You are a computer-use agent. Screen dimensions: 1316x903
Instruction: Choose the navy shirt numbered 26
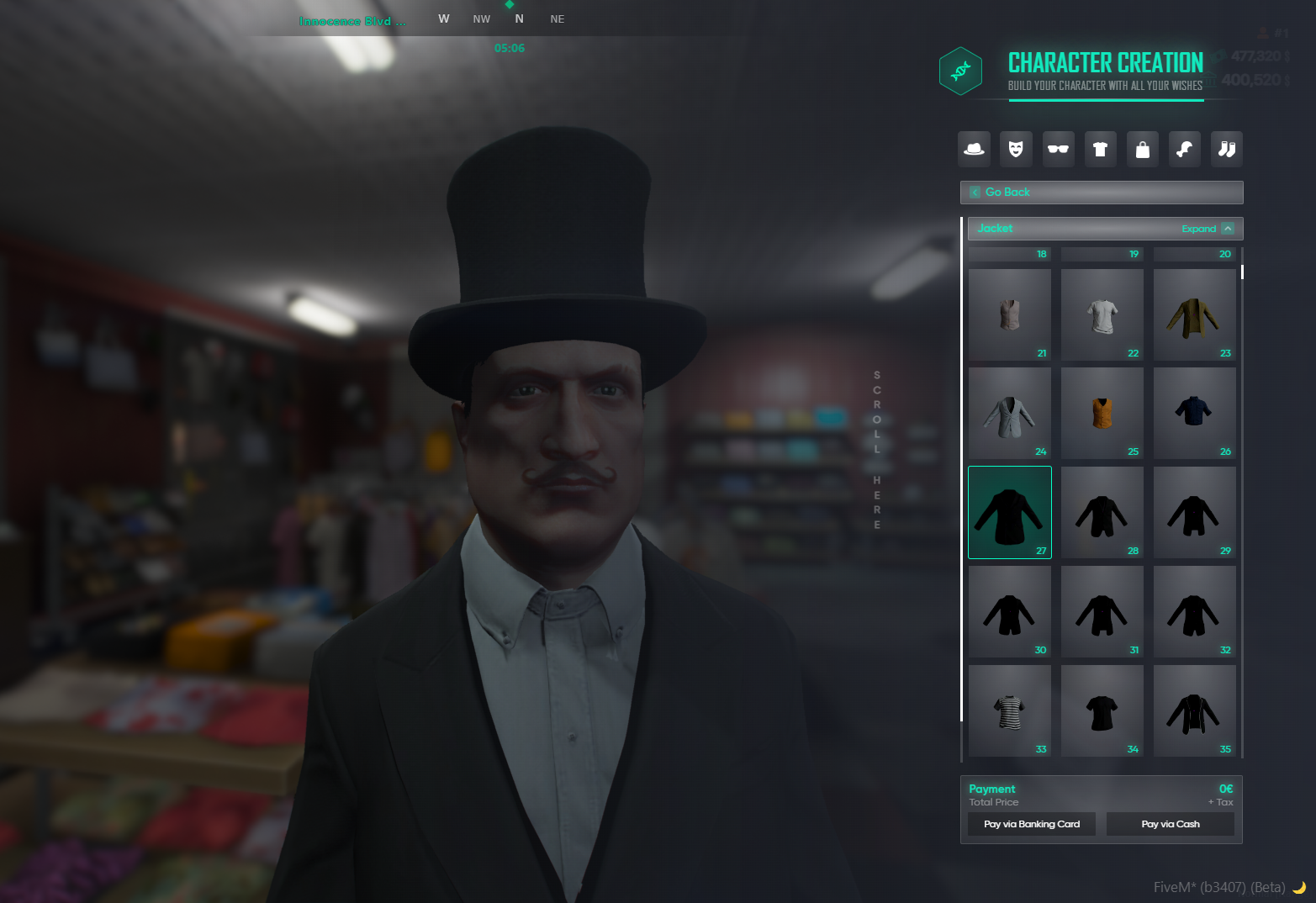[x=1194, y=413]
